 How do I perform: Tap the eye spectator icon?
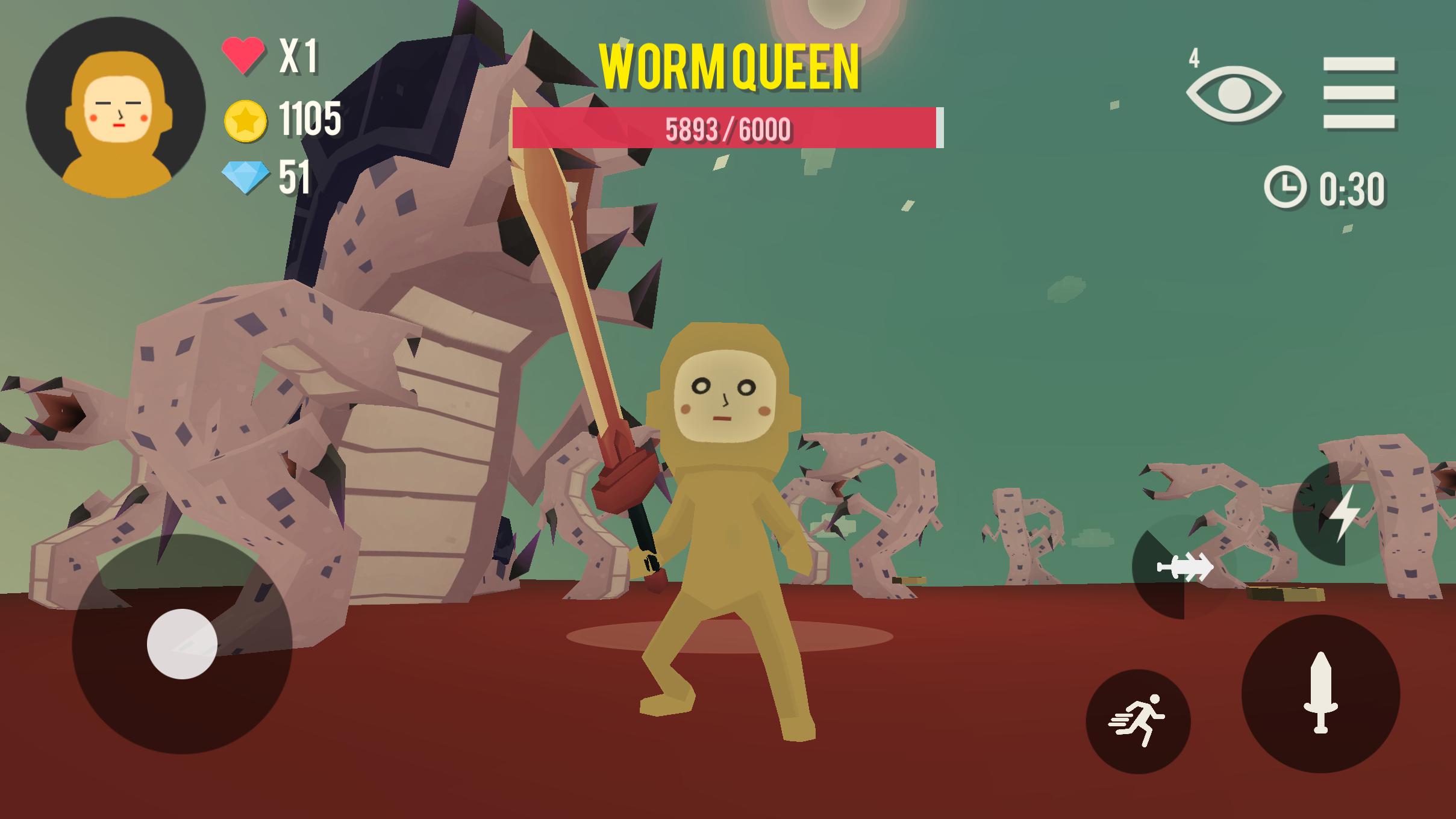point(1234,94)
